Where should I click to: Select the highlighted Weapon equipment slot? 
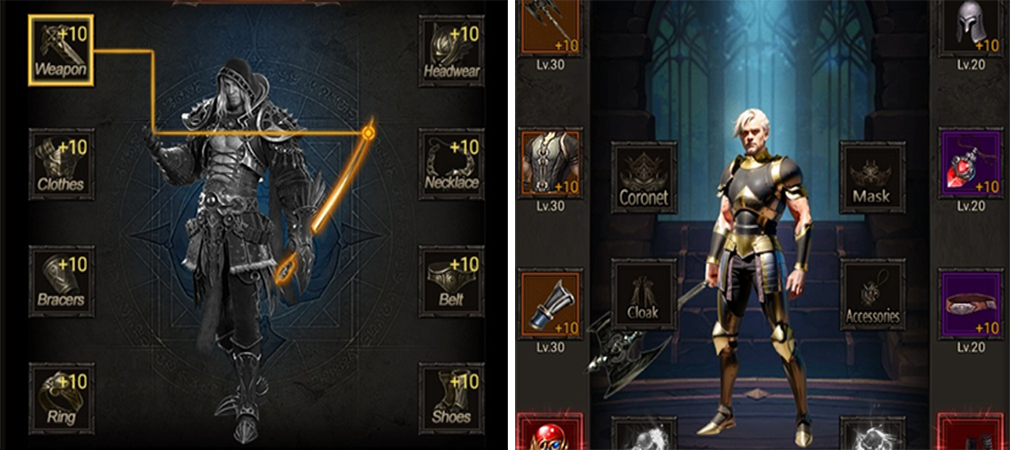click(x=61, y=49)
